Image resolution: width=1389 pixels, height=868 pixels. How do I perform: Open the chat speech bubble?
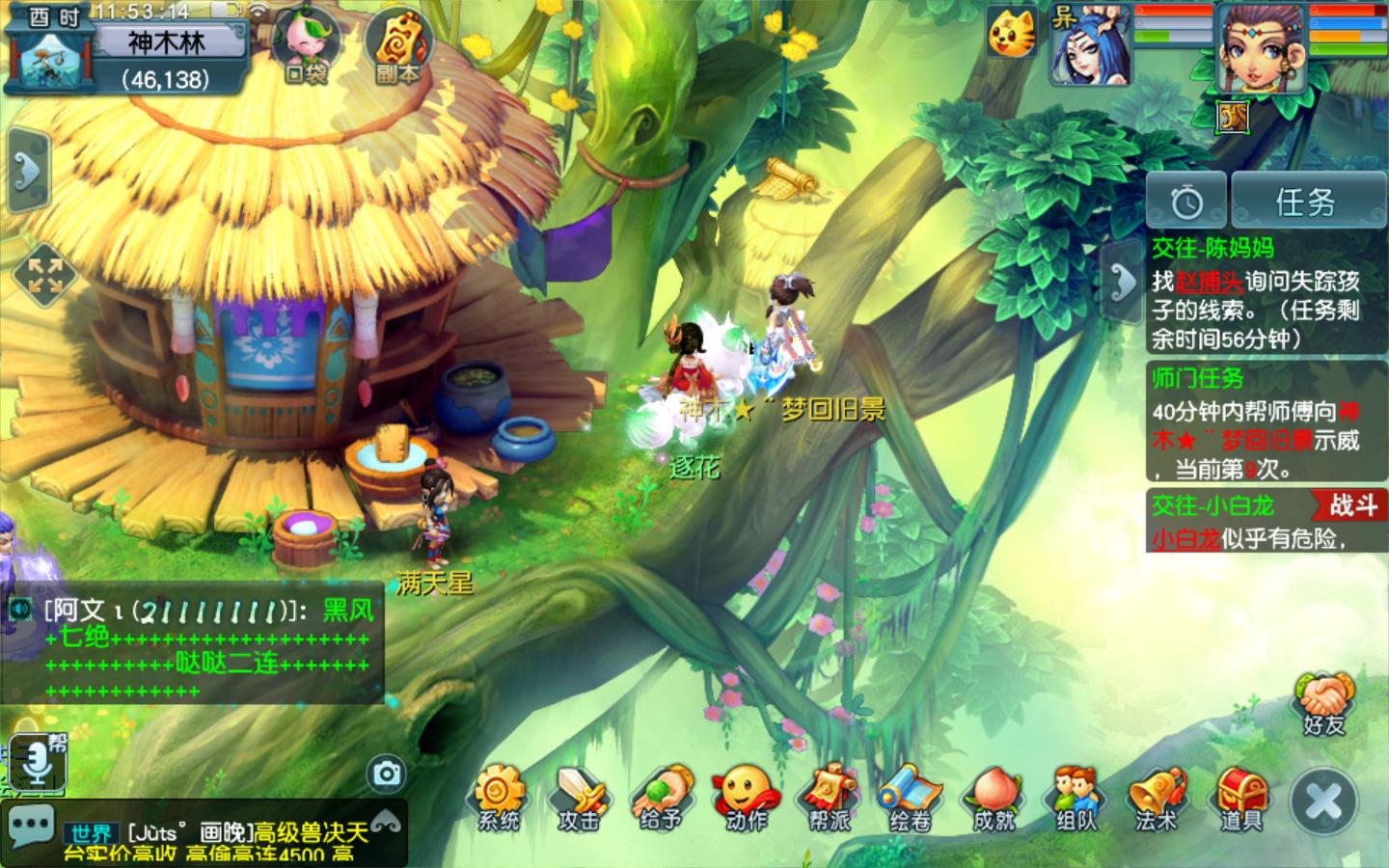point(31,827)
